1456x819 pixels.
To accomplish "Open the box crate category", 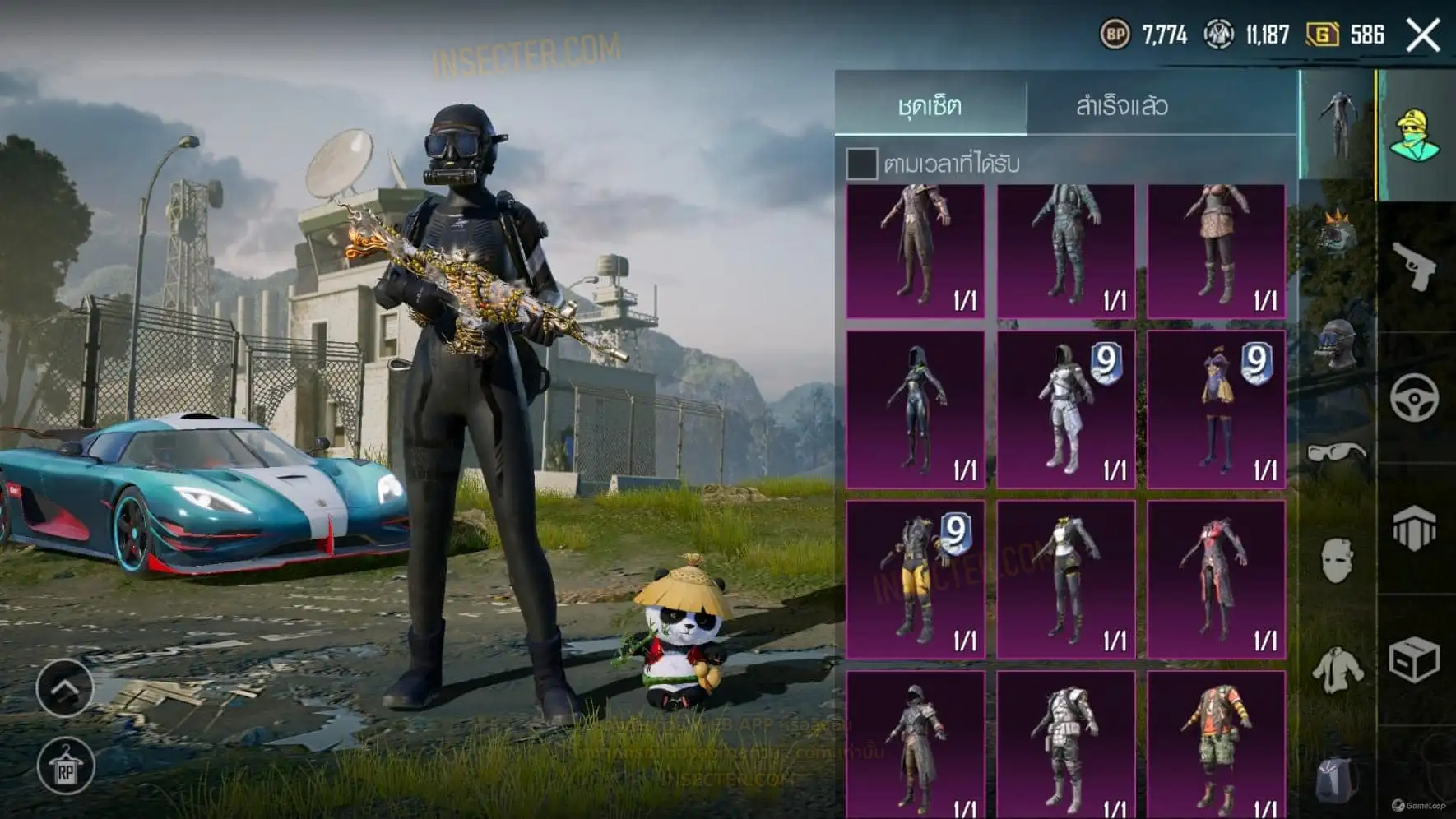I will click(1414, 659).
